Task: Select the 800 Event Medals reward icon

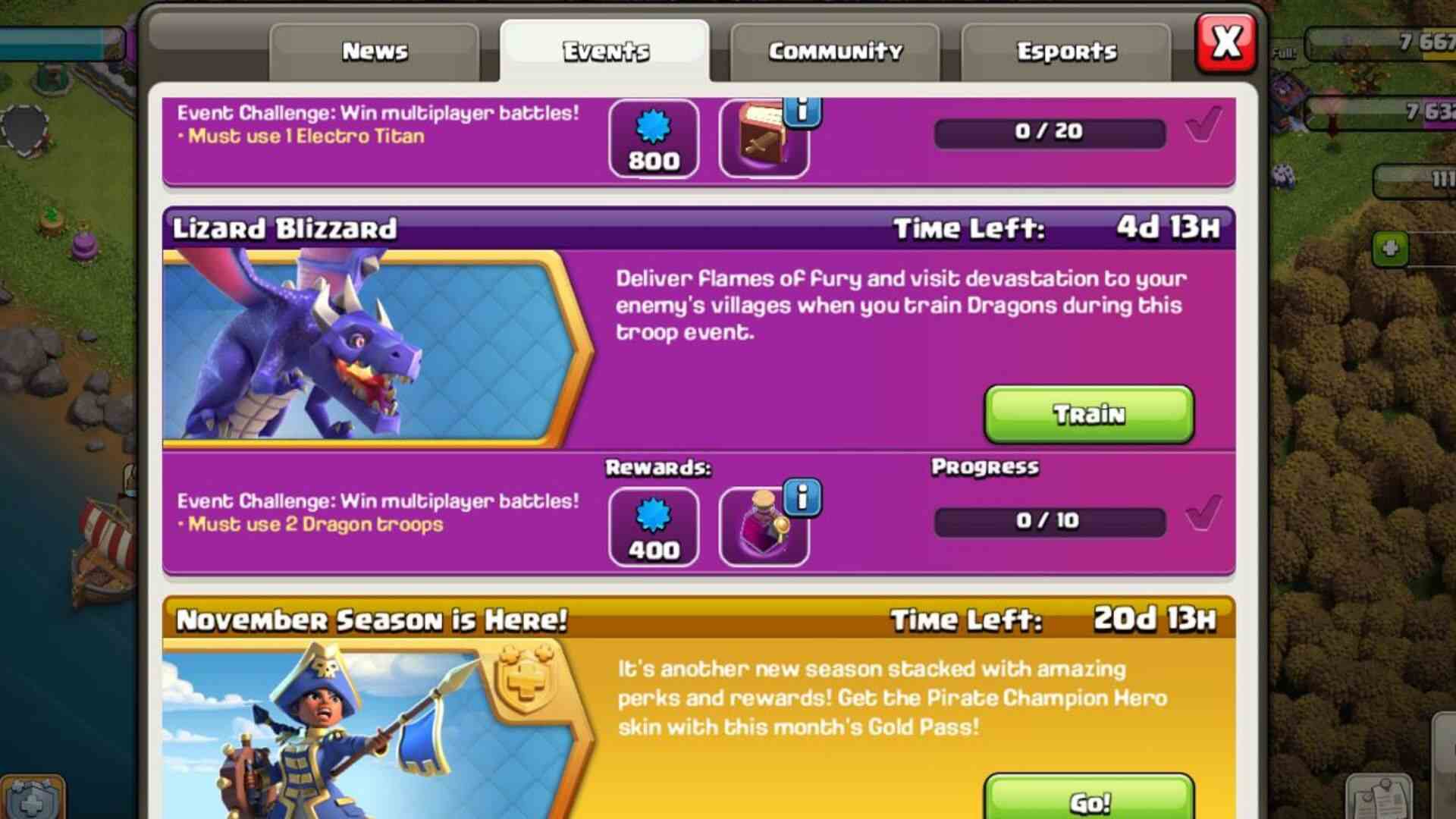Action: coord(653,140)
